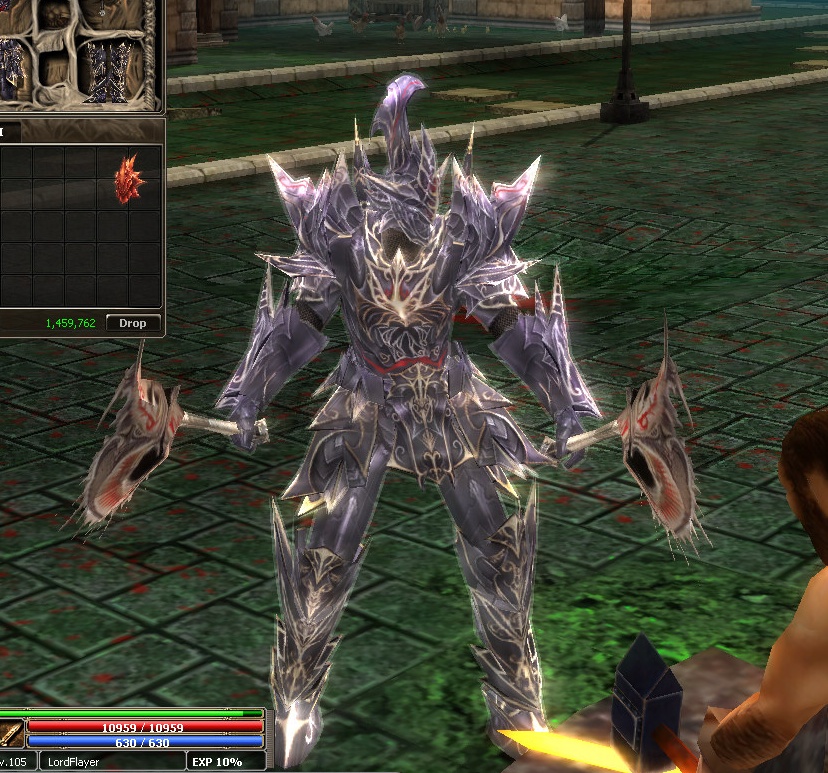Image resolution: width=828 pixels, height=773 pixels.
Task: Click the Drop button
Action: pos(133,323)
